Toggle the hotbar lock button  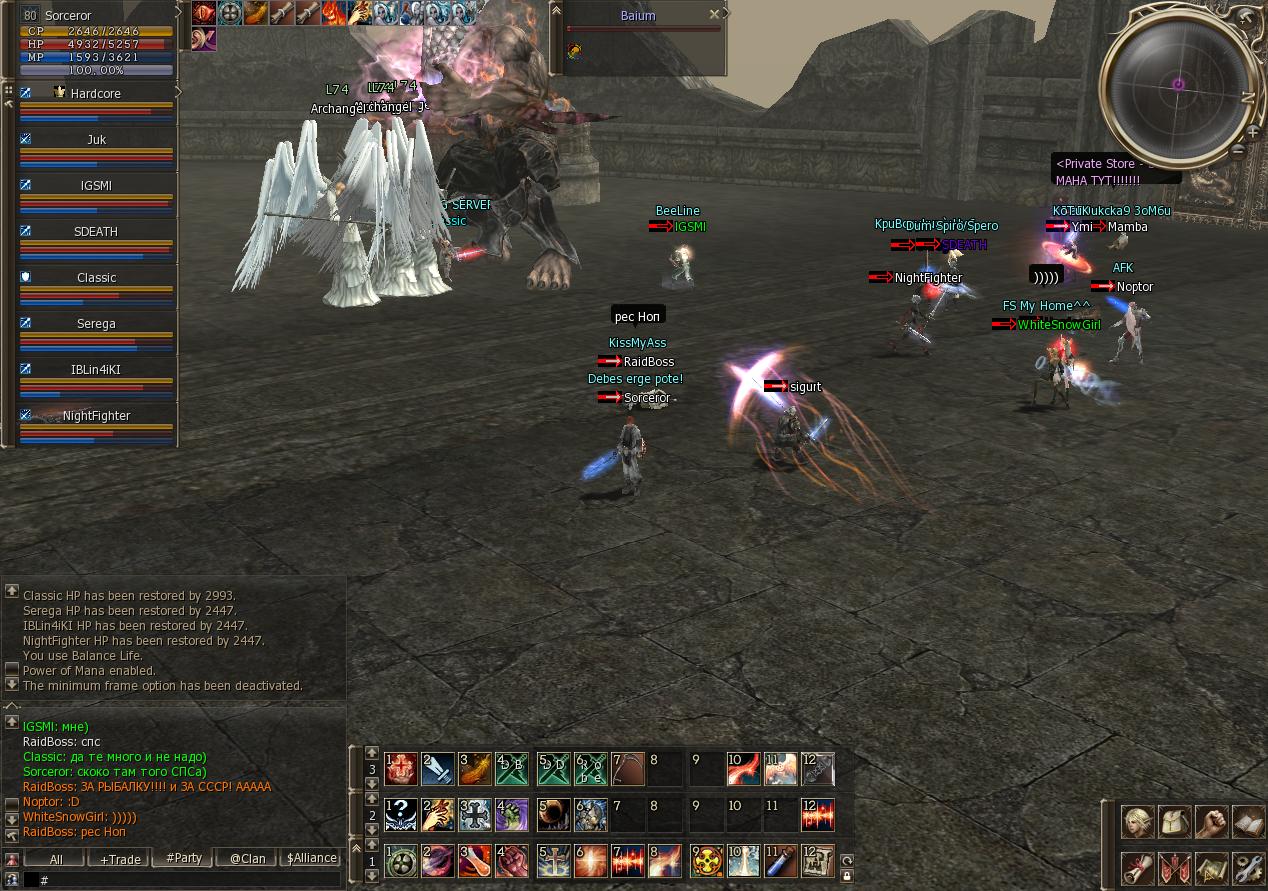847,876
